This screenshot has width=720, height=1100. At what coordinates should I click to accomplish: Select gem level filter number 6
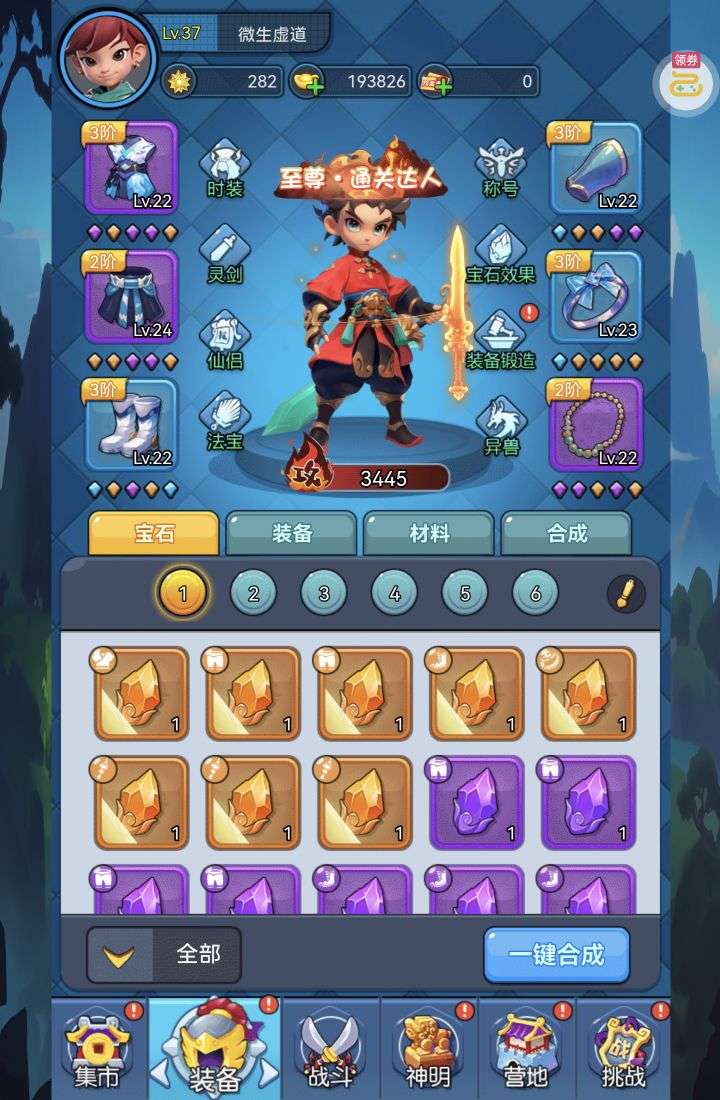pyautogui.click(x=535, y=594)
